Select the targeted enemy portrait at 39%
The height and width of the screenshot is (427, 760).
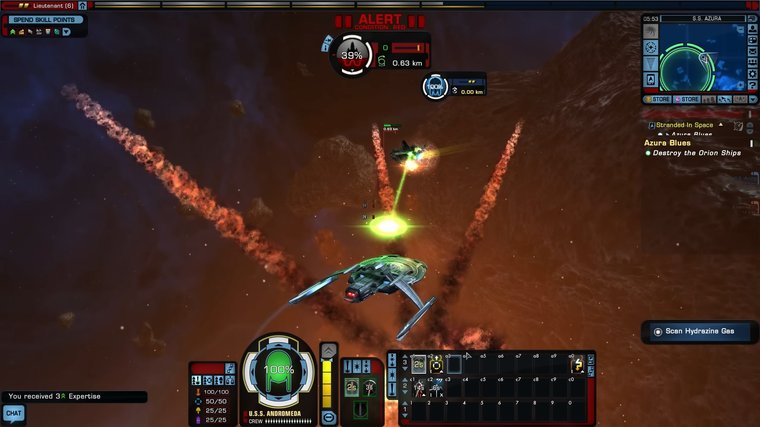coord(351,55)
